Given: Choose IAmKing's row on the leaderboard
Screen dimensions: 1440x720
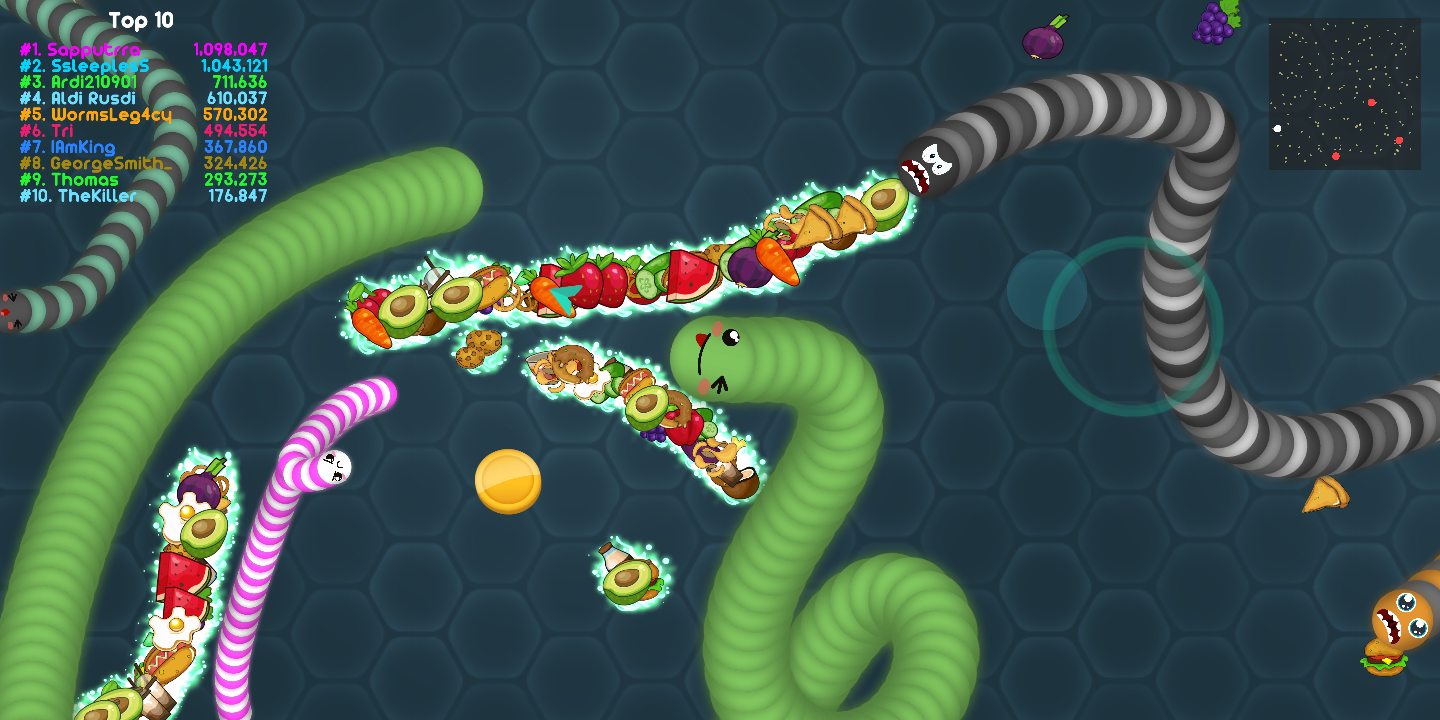Looking at the screenshot, I should (143, 147).
